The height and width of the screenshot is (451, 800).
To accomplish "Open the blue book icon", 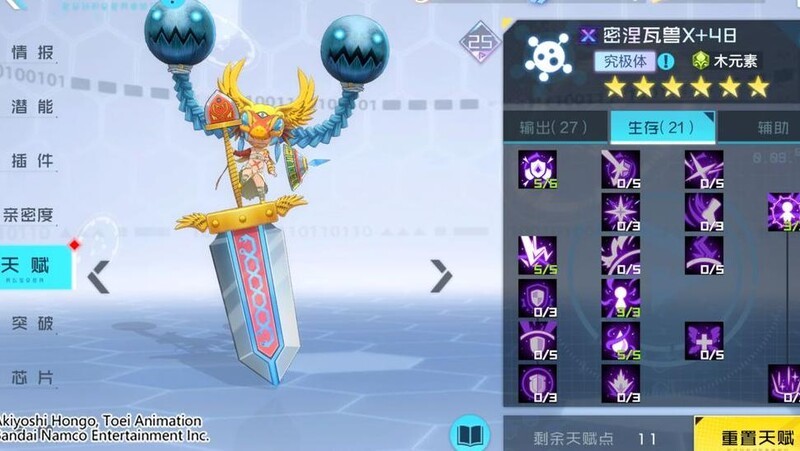I will (x=469, y=434).
